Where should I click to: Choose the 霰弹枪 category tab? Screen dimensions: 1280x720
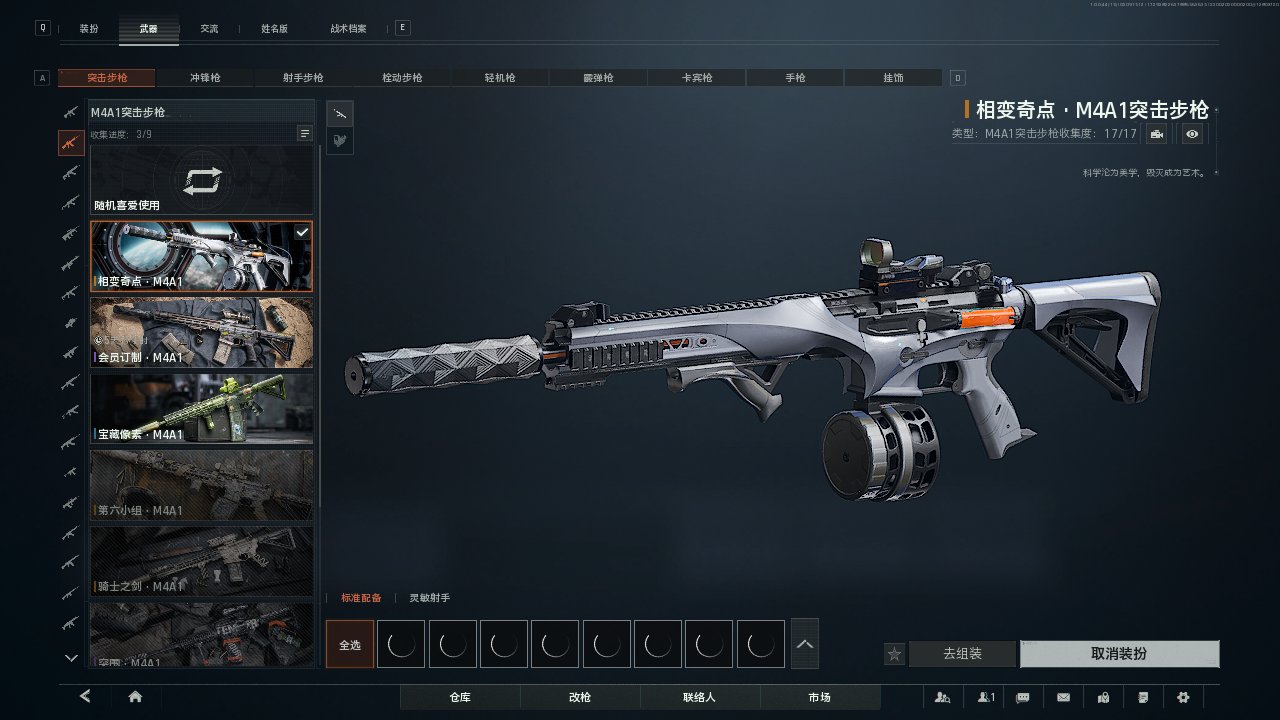(x=598, y=78)
